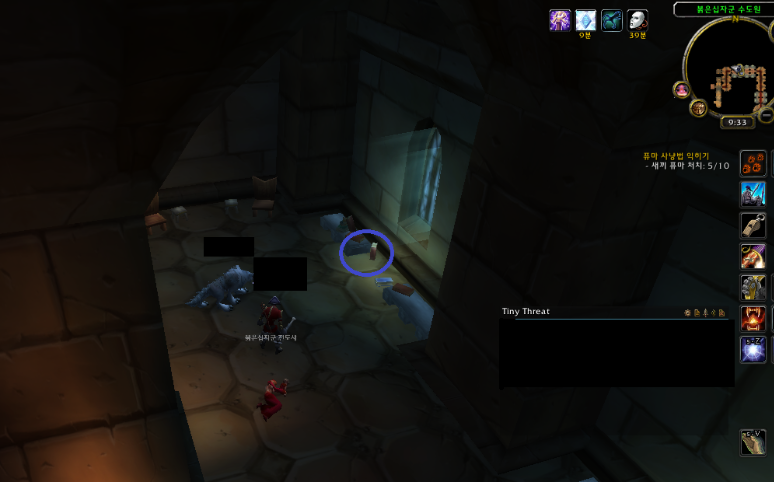Click the blue spectral horse buff icon
Image resolution: width=774 pixels, height=482 pixels.
tap(612, 20)
